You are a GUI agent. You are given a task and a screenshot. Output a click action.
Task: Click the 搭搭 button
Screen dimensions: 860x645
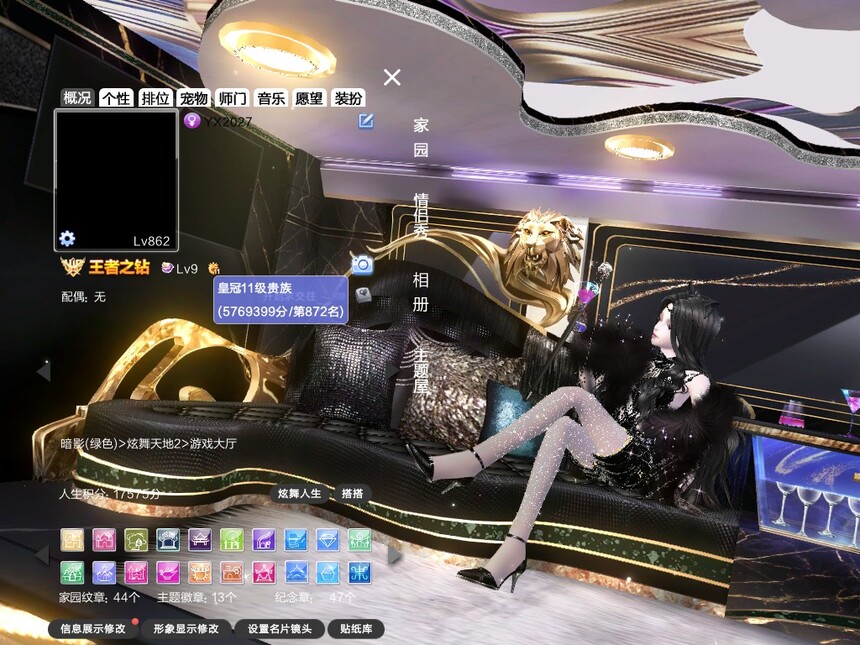point(352,494)
